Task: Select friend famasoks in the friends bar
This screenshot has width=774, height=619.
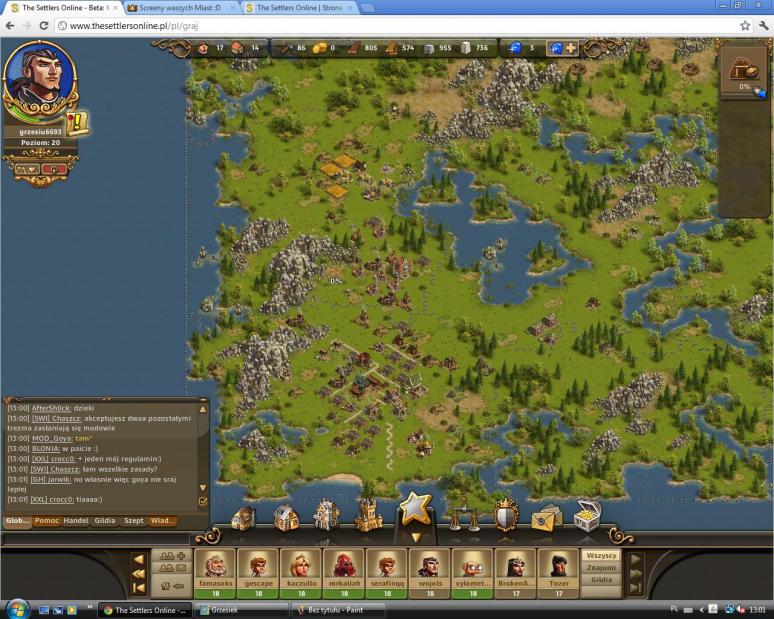Action: coord(214,570)
